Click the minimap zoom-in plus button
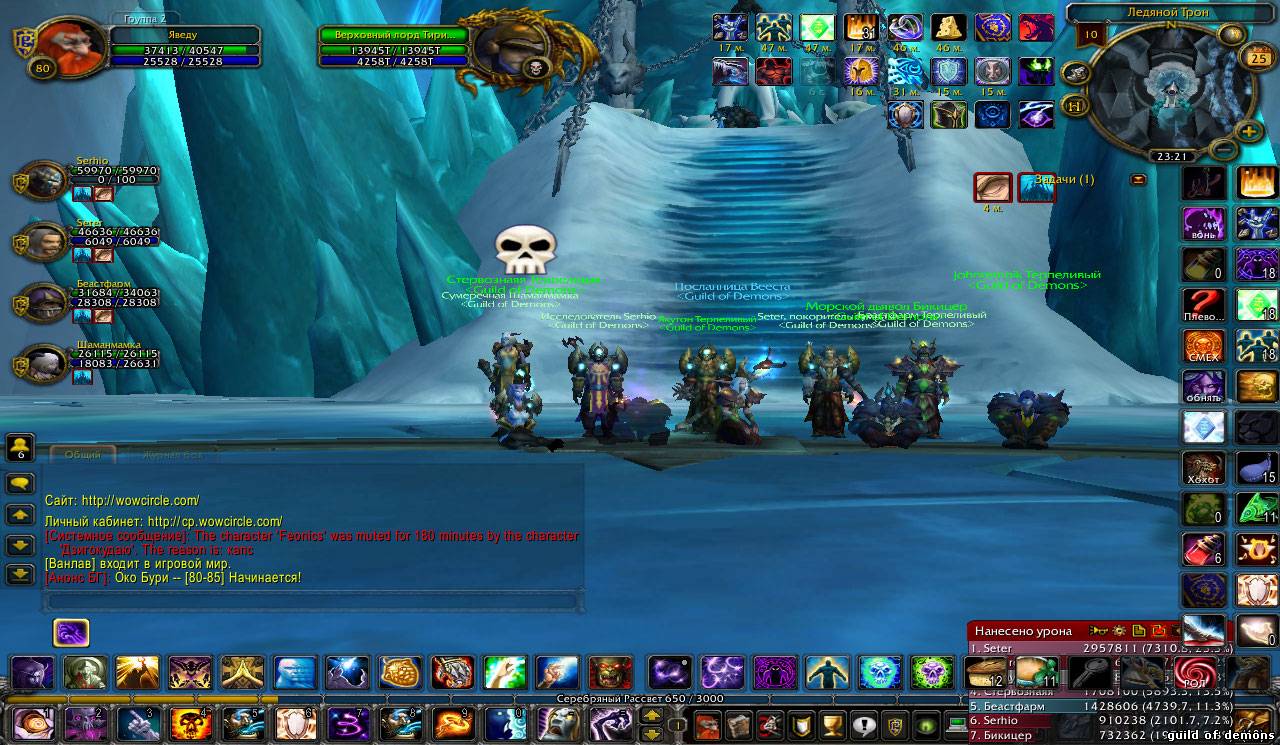Screen dimensions: 1280x745 [1249, 131]
